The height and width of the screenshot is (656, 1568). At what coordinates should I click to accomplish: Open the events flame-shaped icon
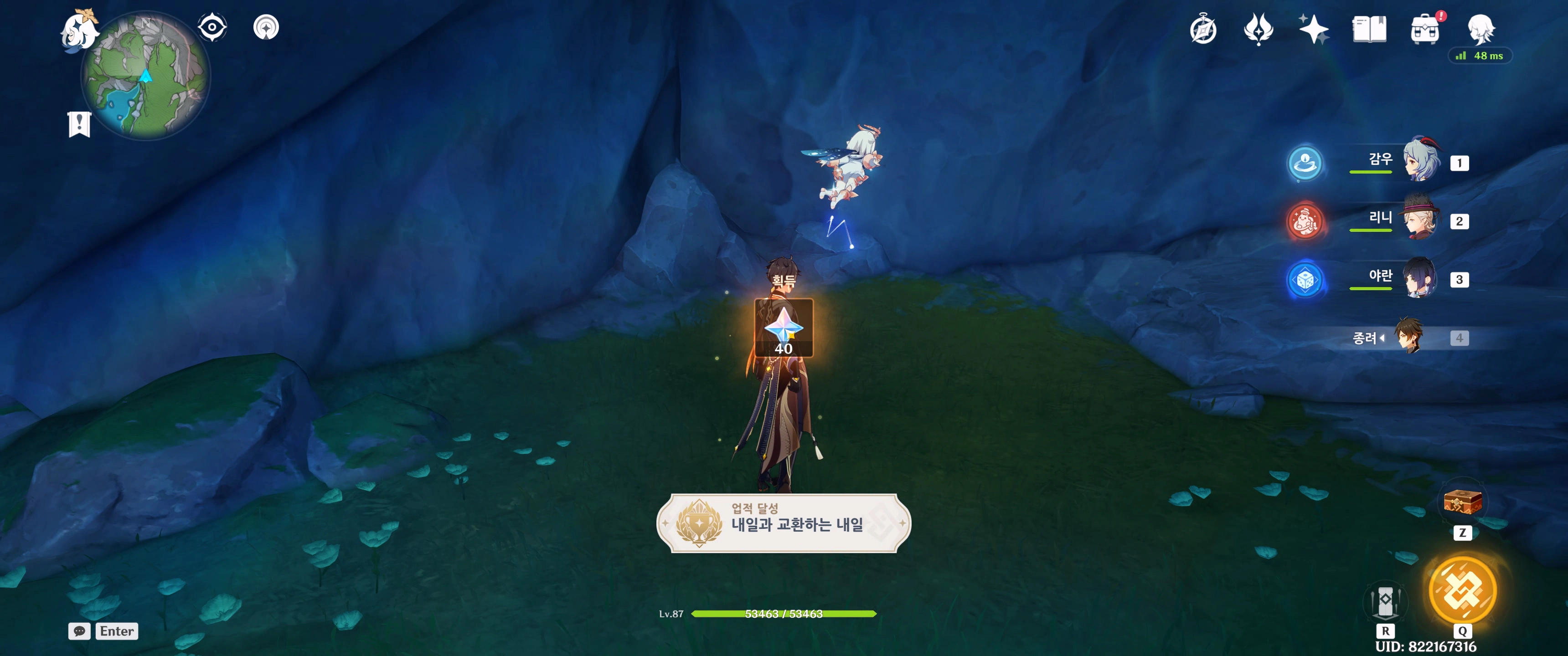[x=1258, y=29]
